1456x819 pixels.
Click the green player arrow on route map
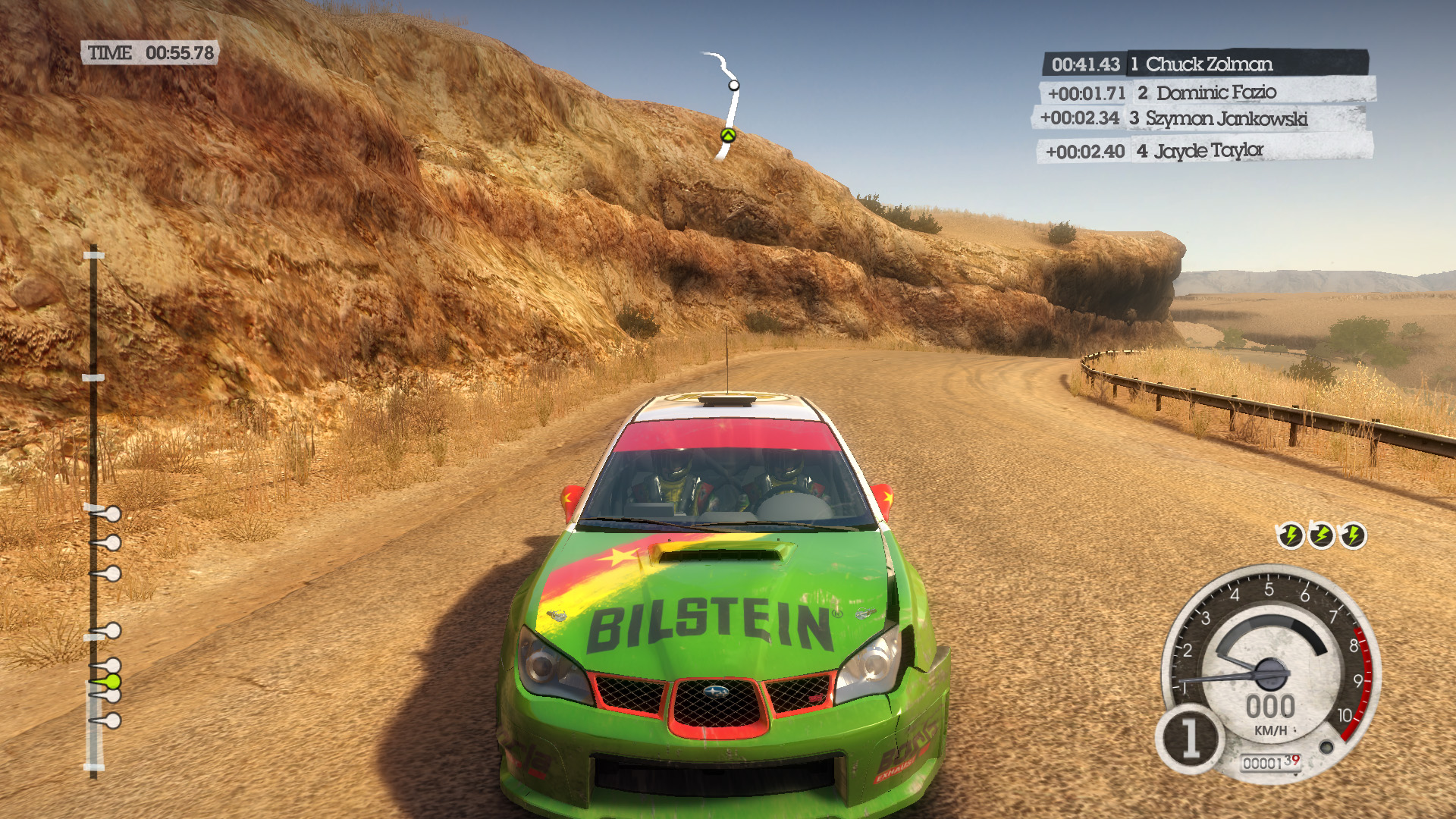pyautogui.click(x=728, y=136)
